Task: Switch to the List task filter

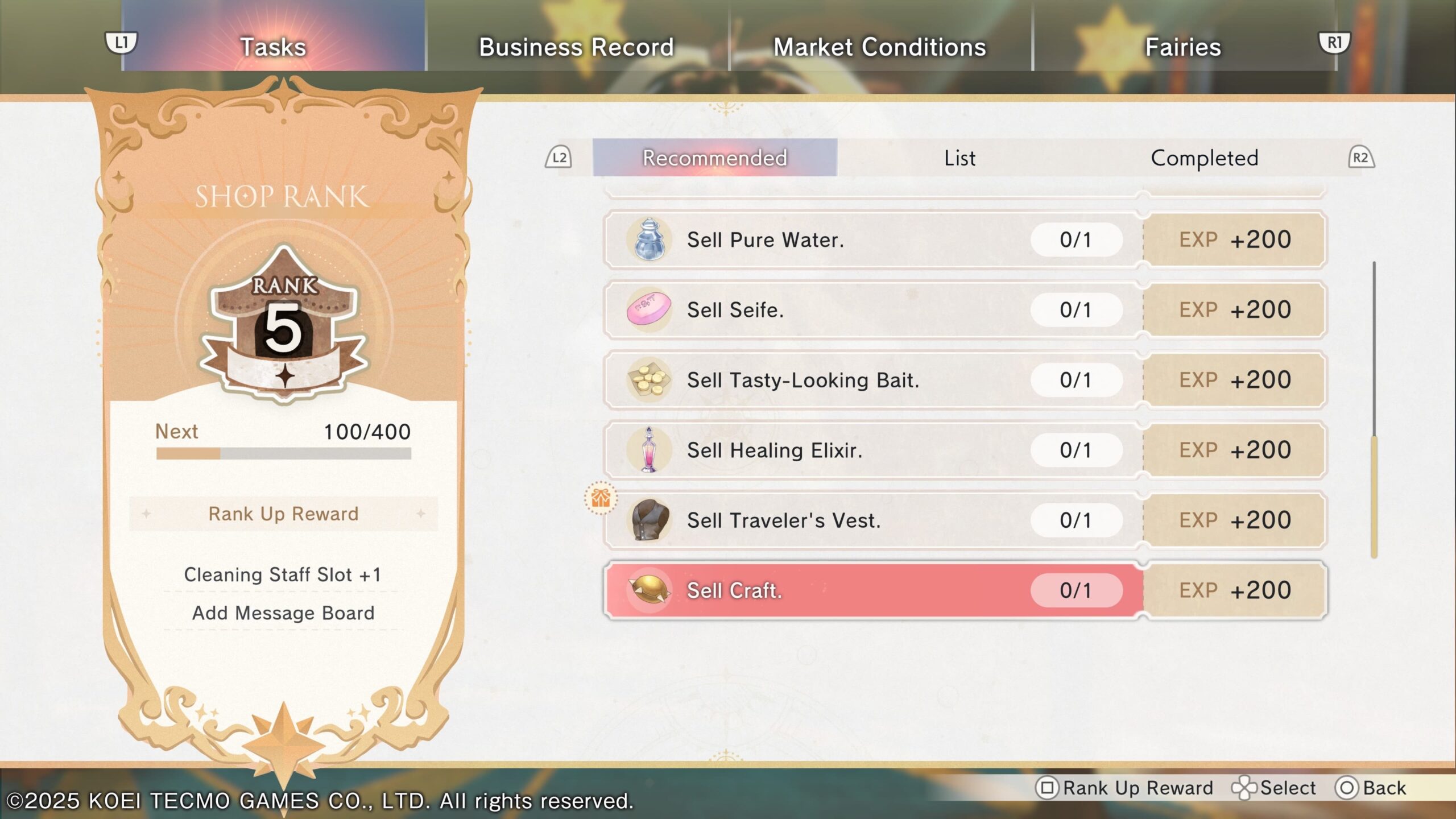Action: point(959,158)
